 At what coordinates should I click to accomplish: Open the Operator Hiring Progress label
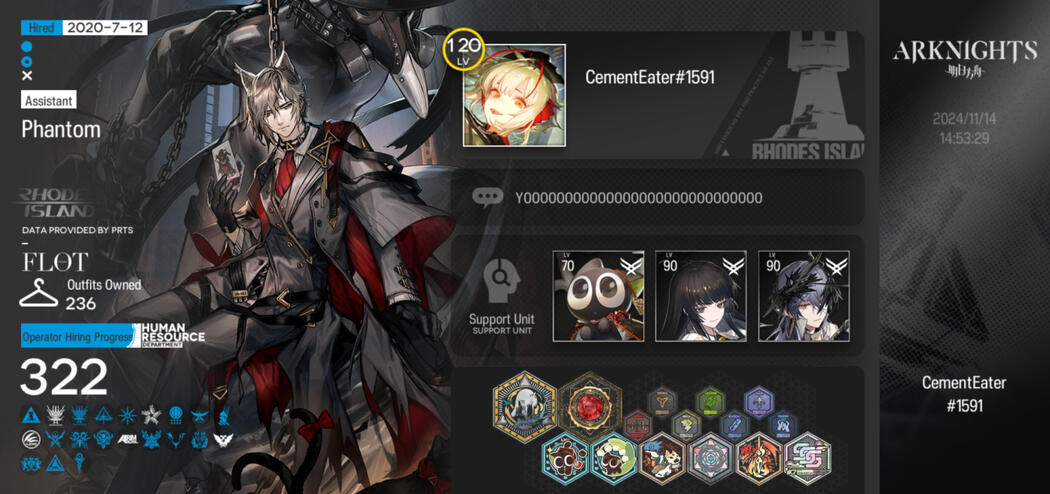click(77, 337)
